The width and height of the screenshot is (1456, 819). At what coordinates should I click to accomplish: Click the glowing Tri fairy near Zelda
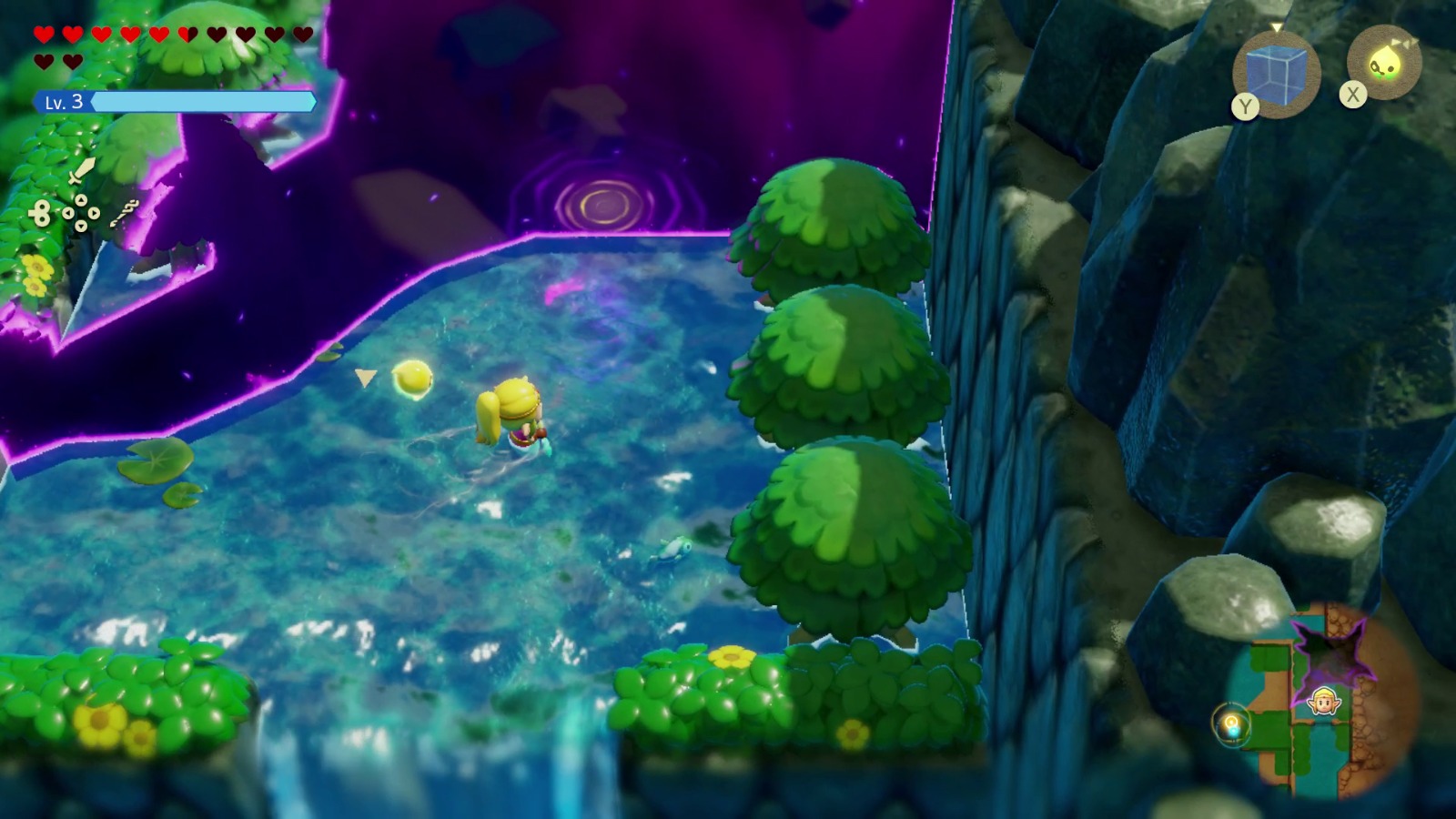(411, 379)
